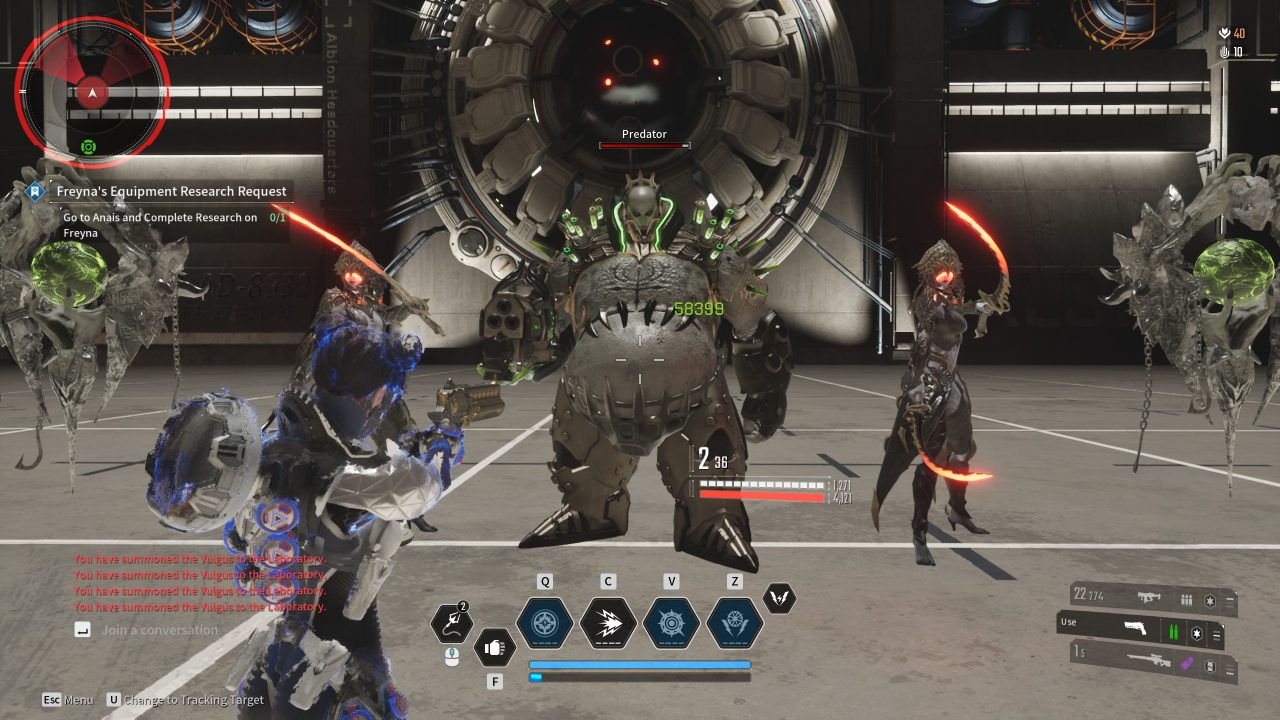
Task: Select the Q skill hexagon icon
Action: [x=545, y=622]
